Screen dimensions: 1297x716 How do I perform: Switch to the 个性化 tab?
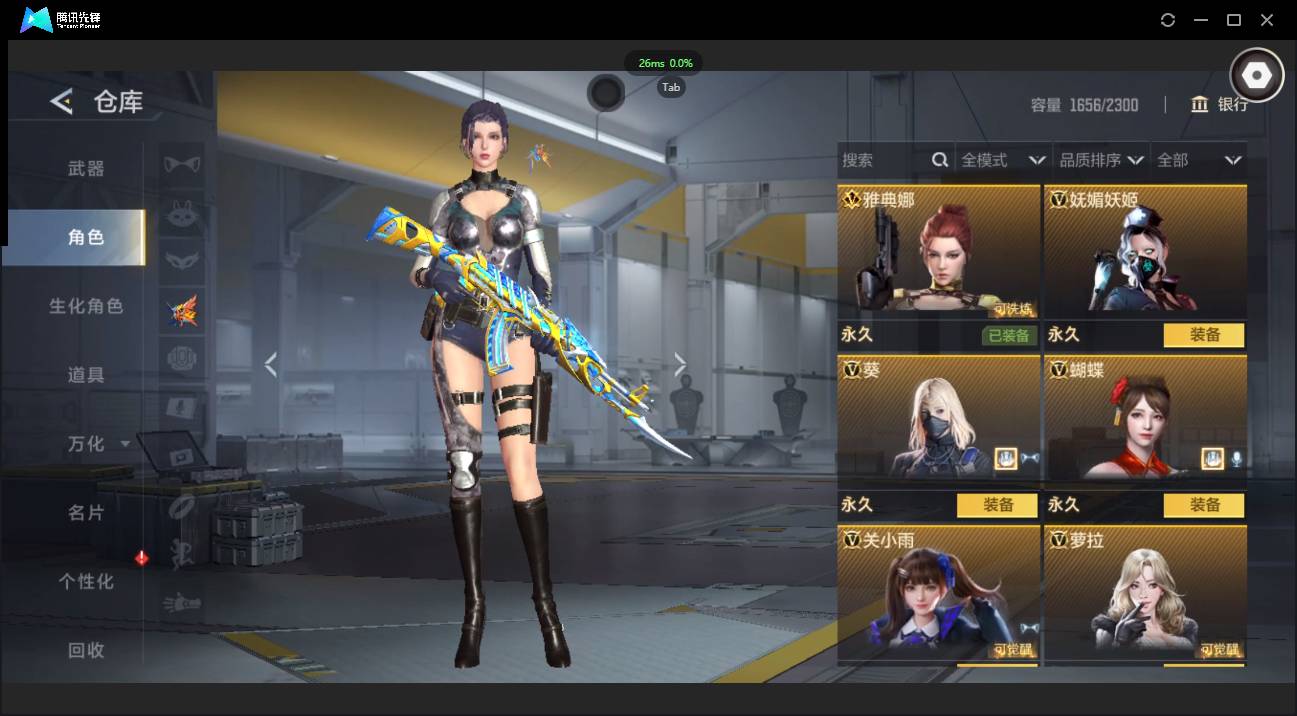pos(86,581)
